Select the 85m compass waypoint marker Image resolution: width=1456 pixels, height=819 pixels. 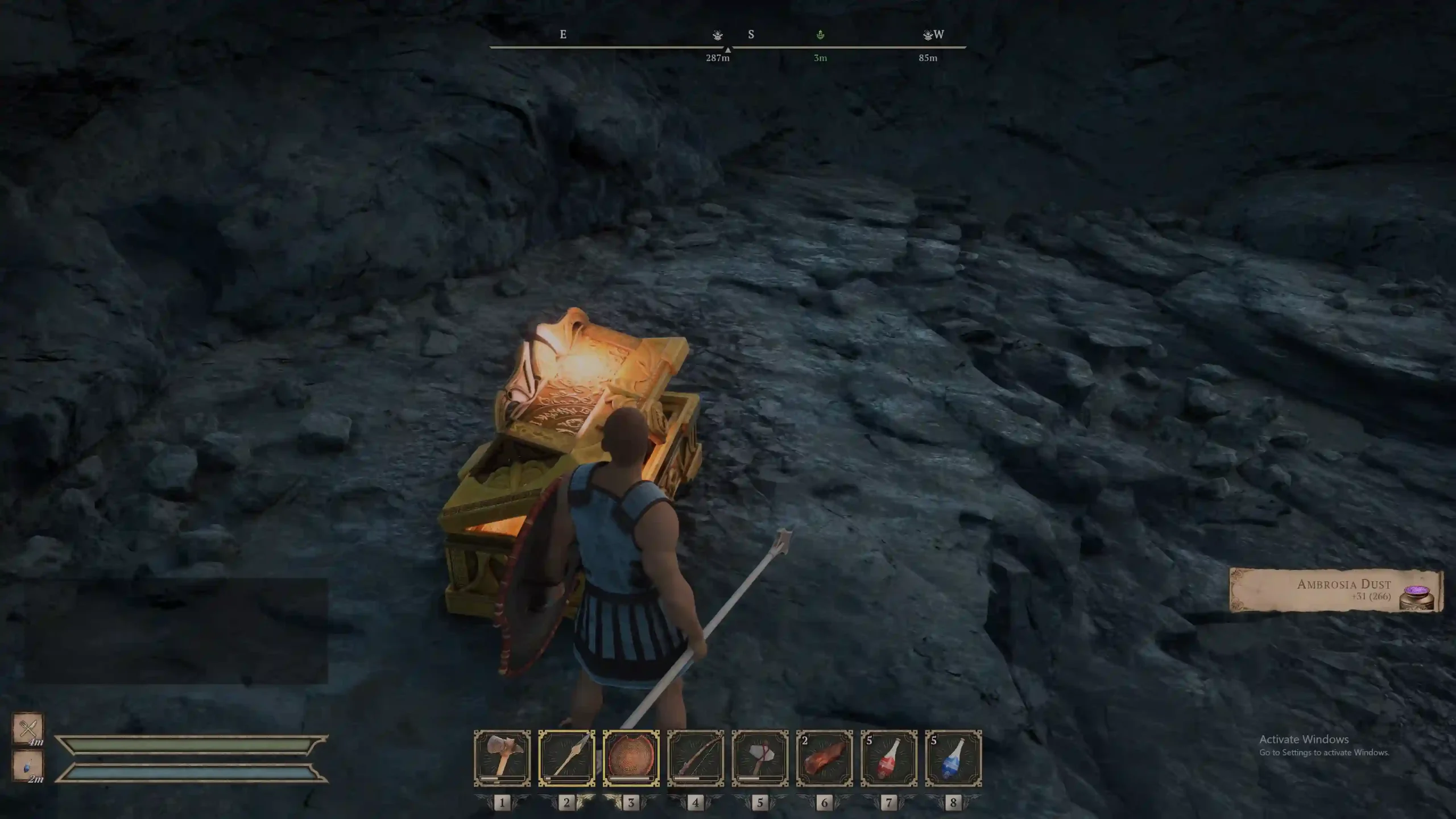pos(928,35)
